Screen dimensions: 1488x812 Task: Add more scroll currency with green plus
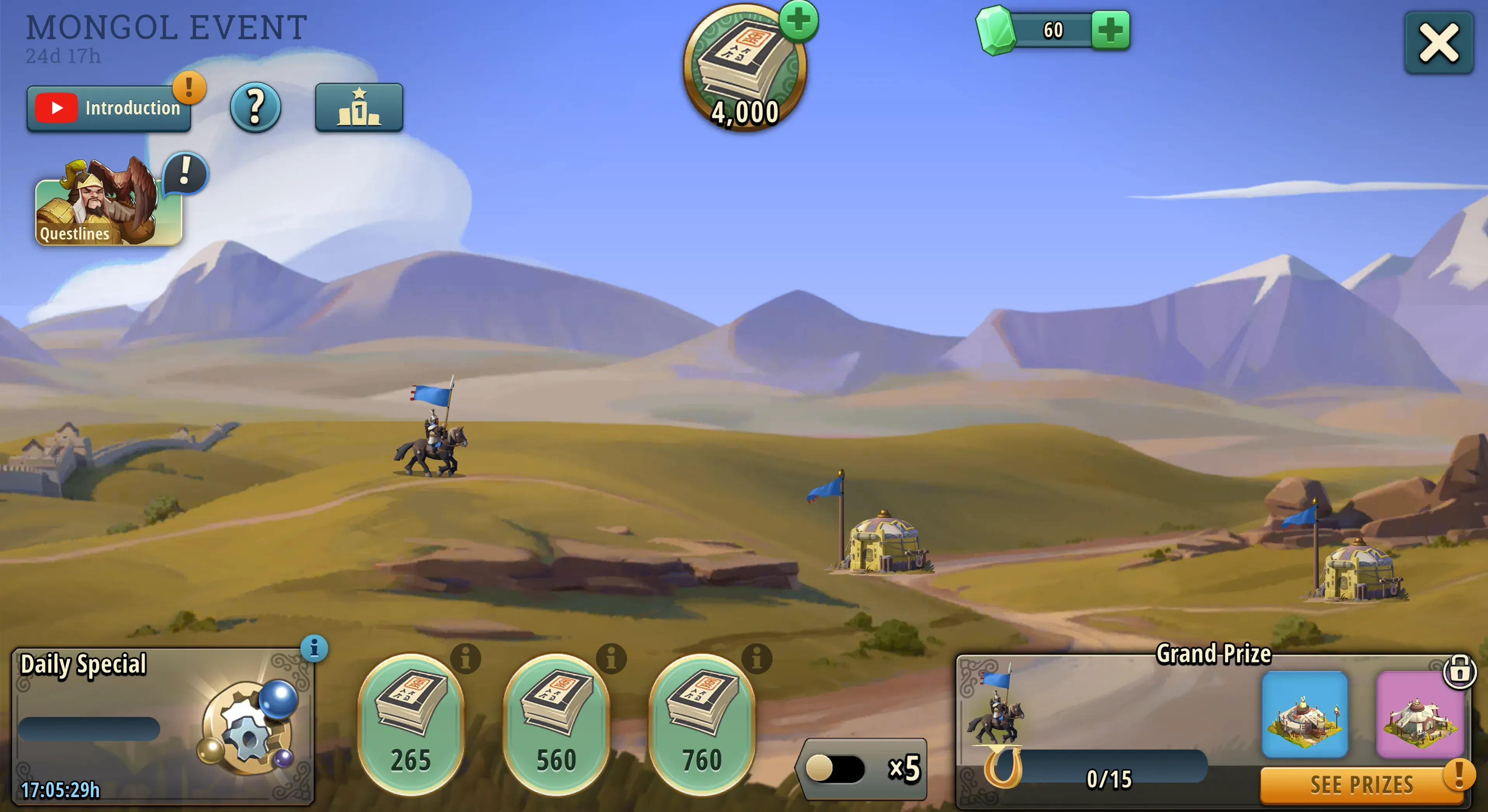click(799, 21)
